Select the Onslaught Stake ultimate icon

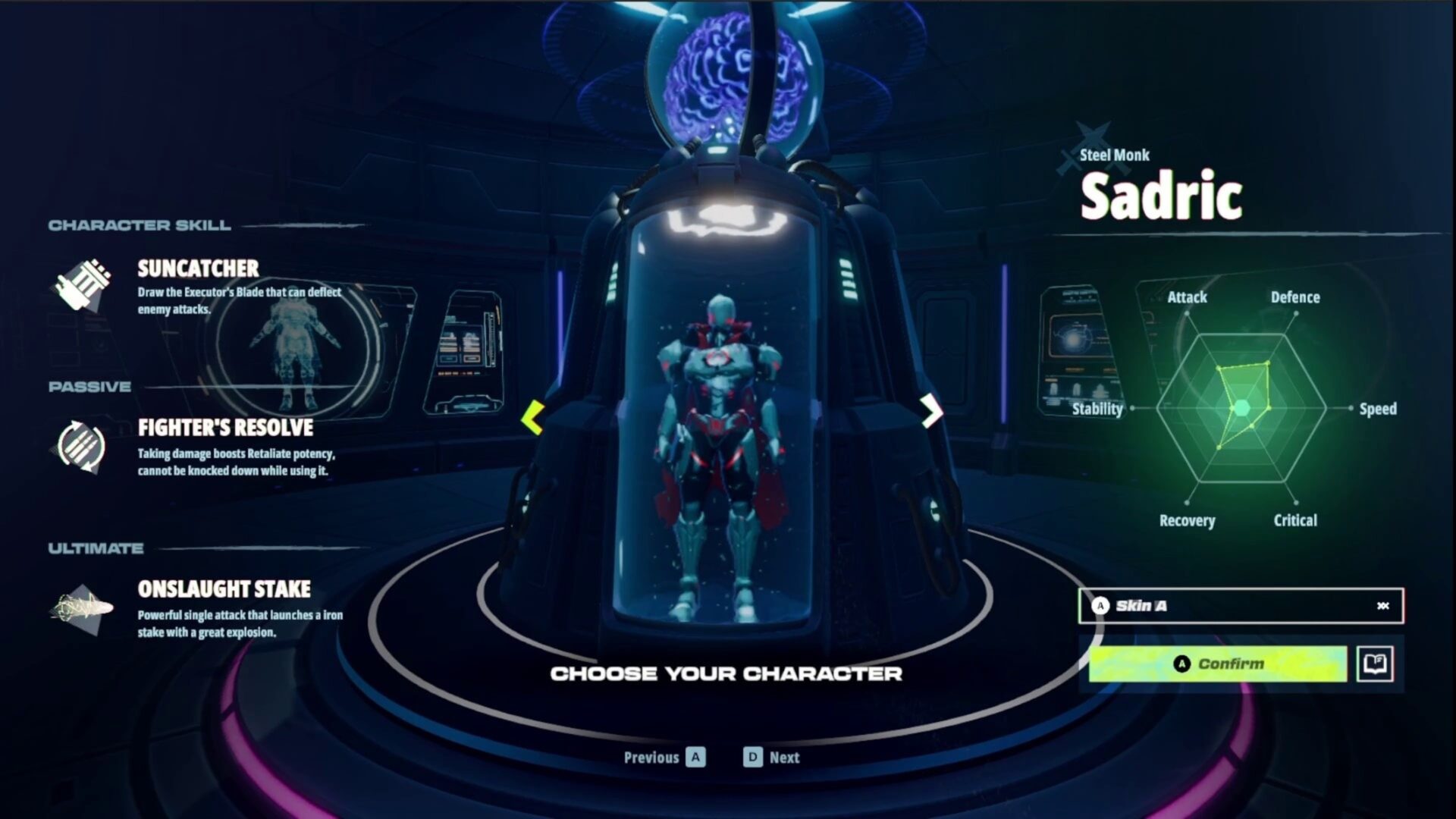click(x=81, y=608)
